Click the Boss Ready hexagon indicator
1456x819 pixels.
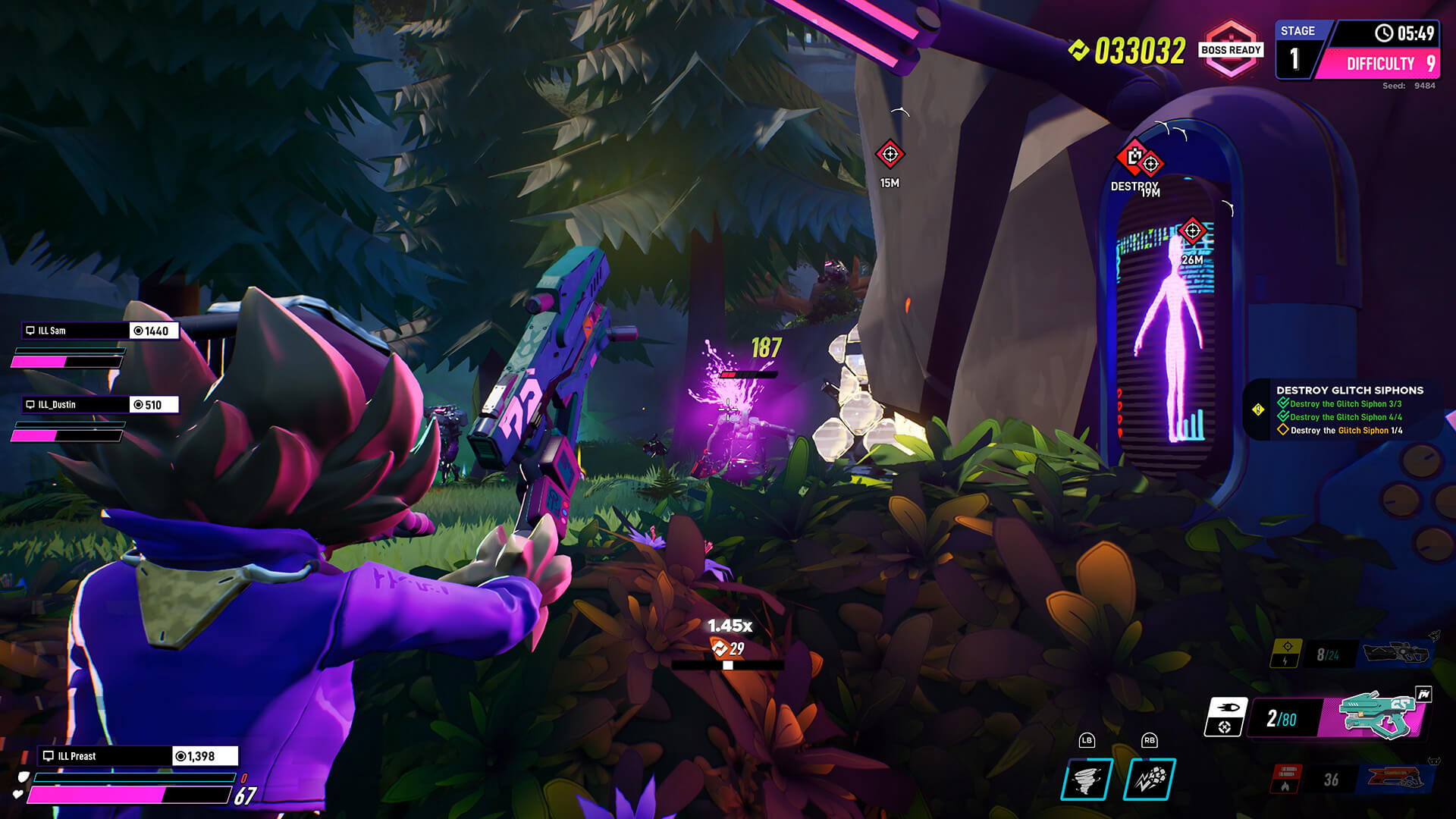tap(1230, 50)
